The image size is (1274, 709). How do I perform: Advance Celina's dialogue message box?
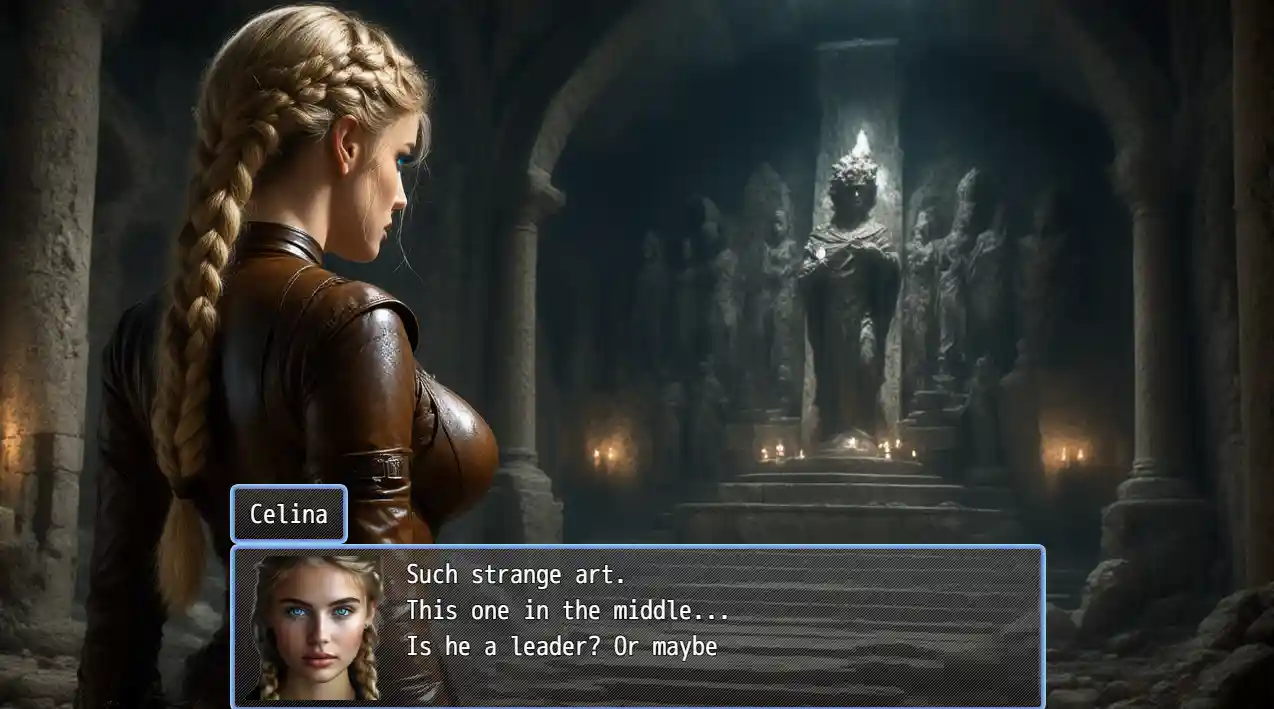(x=638, y=627)
